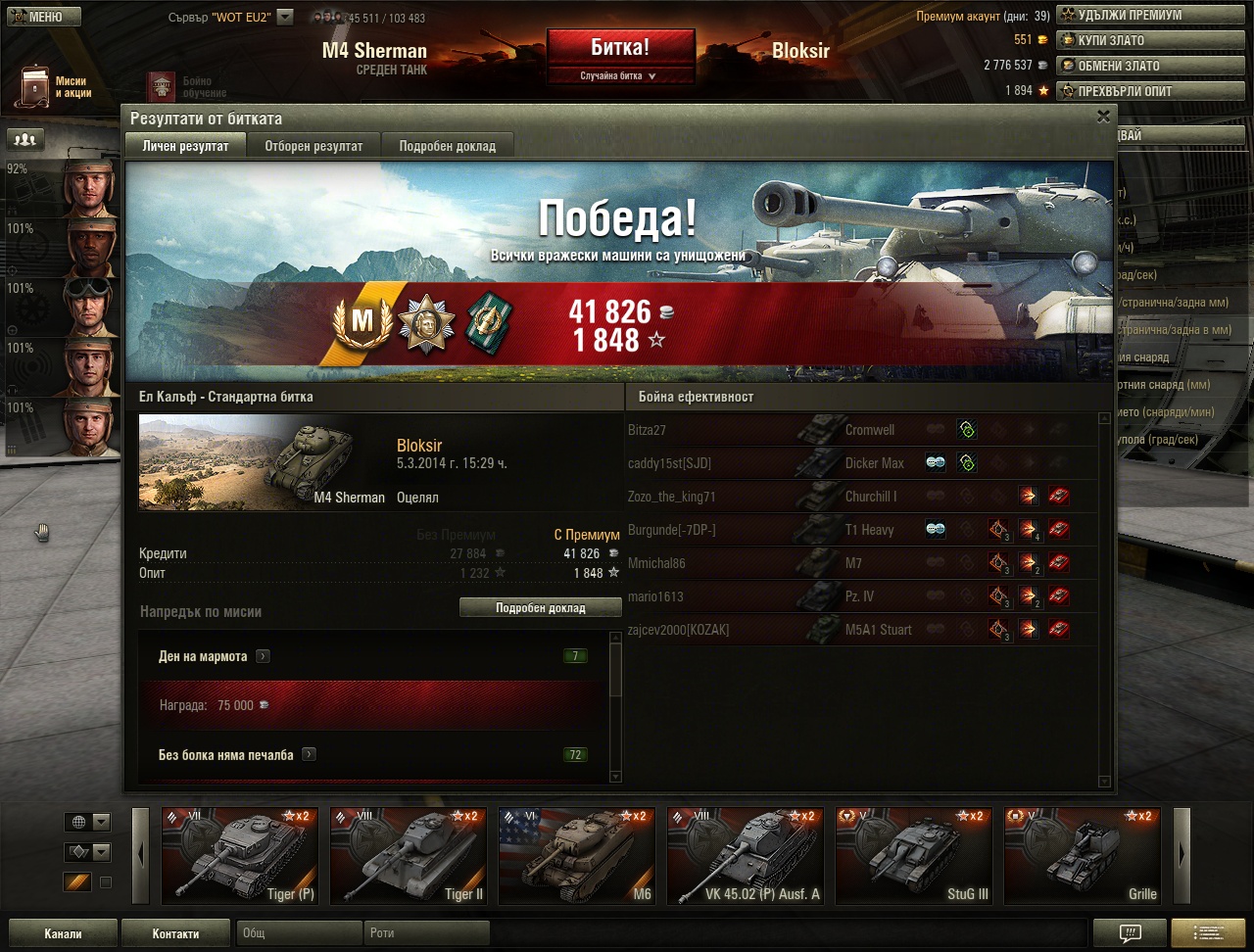The width and height of the screenshot is (1254, 952).
Task: Select the M6 heavy tank tile
Action: (x=578, y=855)
